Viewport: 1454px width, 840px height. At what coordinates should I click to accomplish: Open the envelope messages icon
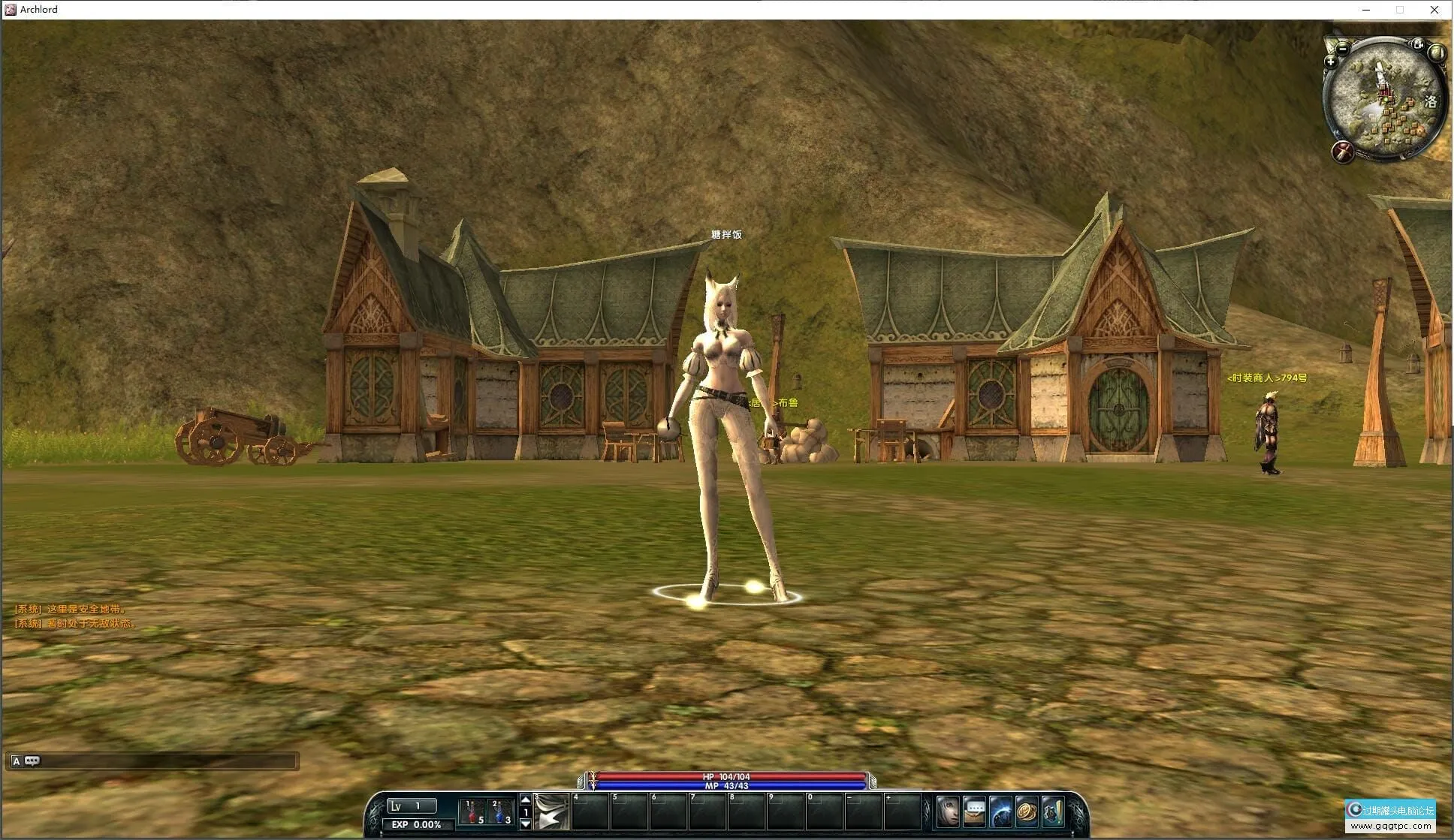tap(974, 811)
